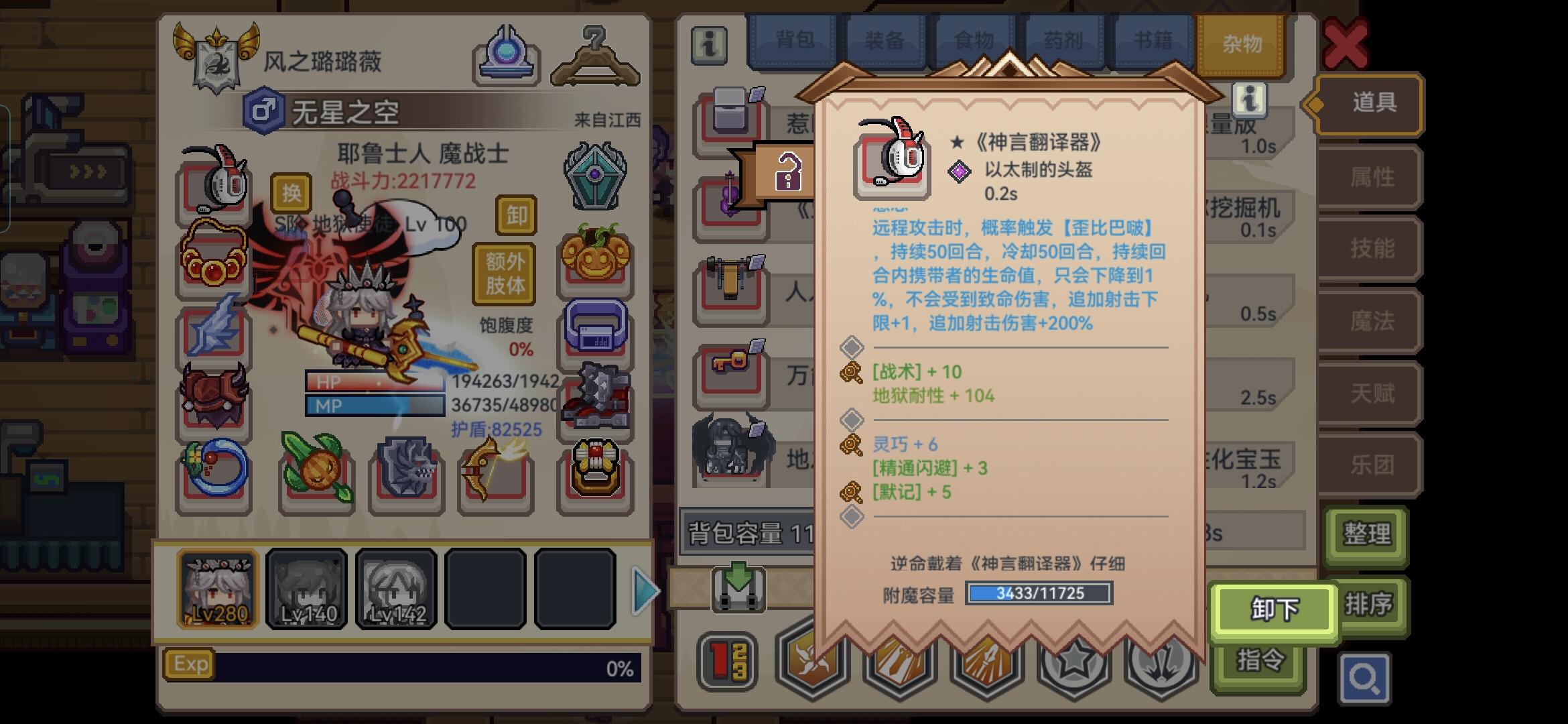Open the 属性 sidebar tab
This screenshot has height=724, width=1568.
(x=1372, y=178)
